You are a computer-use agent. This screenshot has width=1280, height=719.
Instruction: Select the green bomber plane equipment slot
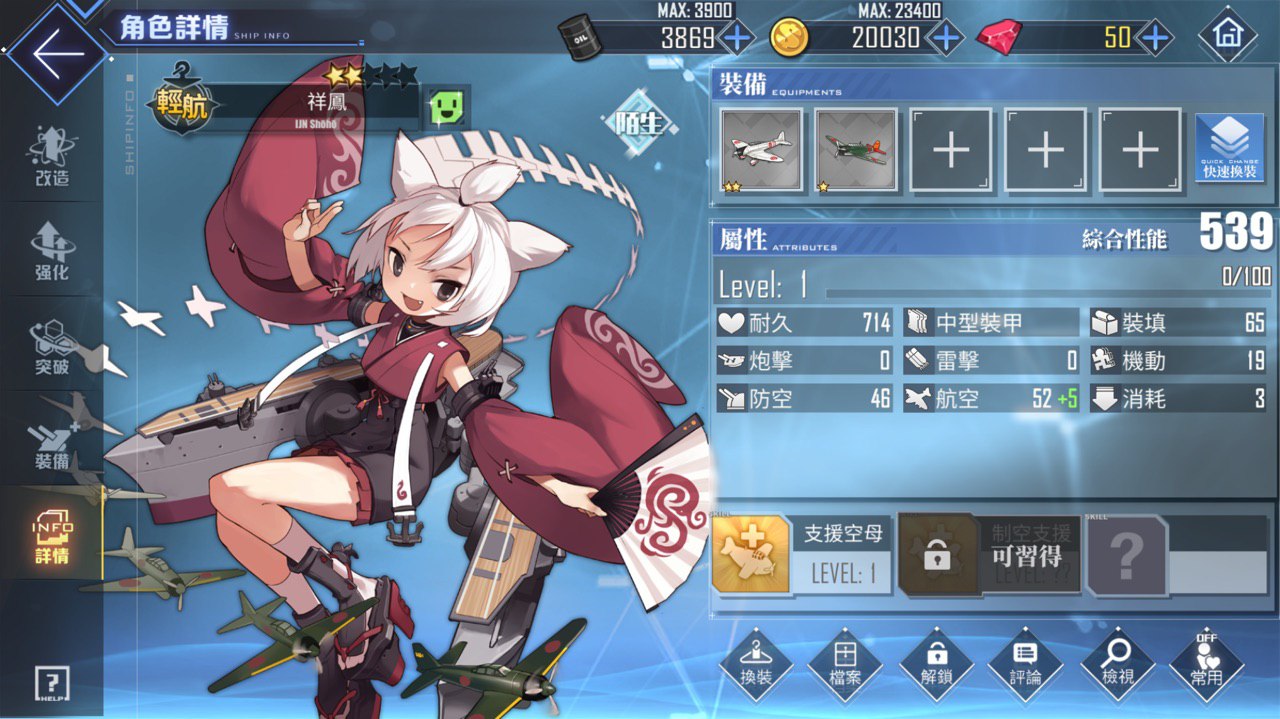tap(856, 150)
